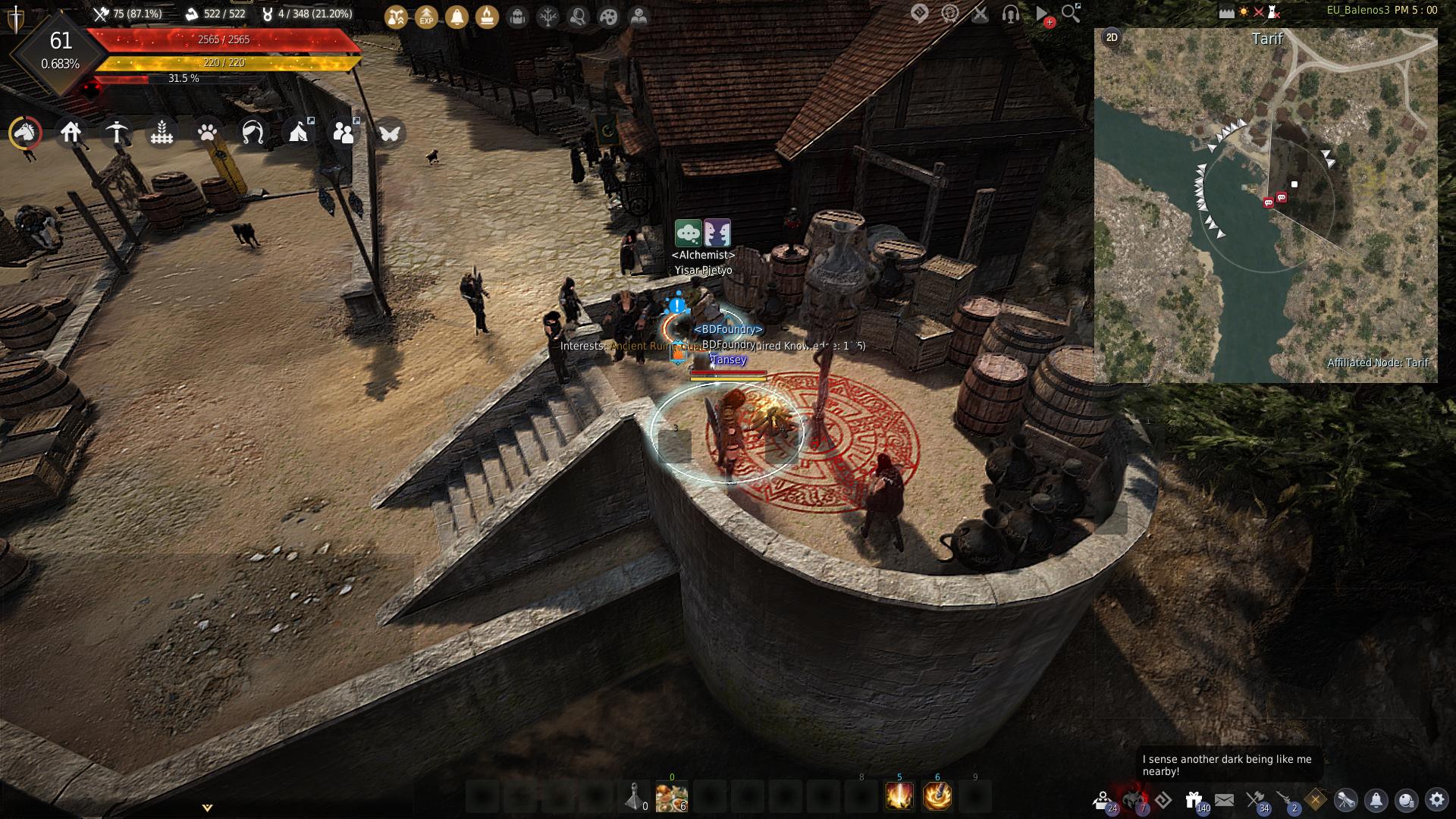Screen dimensions: 1456x819
Task: Open the gear settings icon
Action: (1436, 799)
